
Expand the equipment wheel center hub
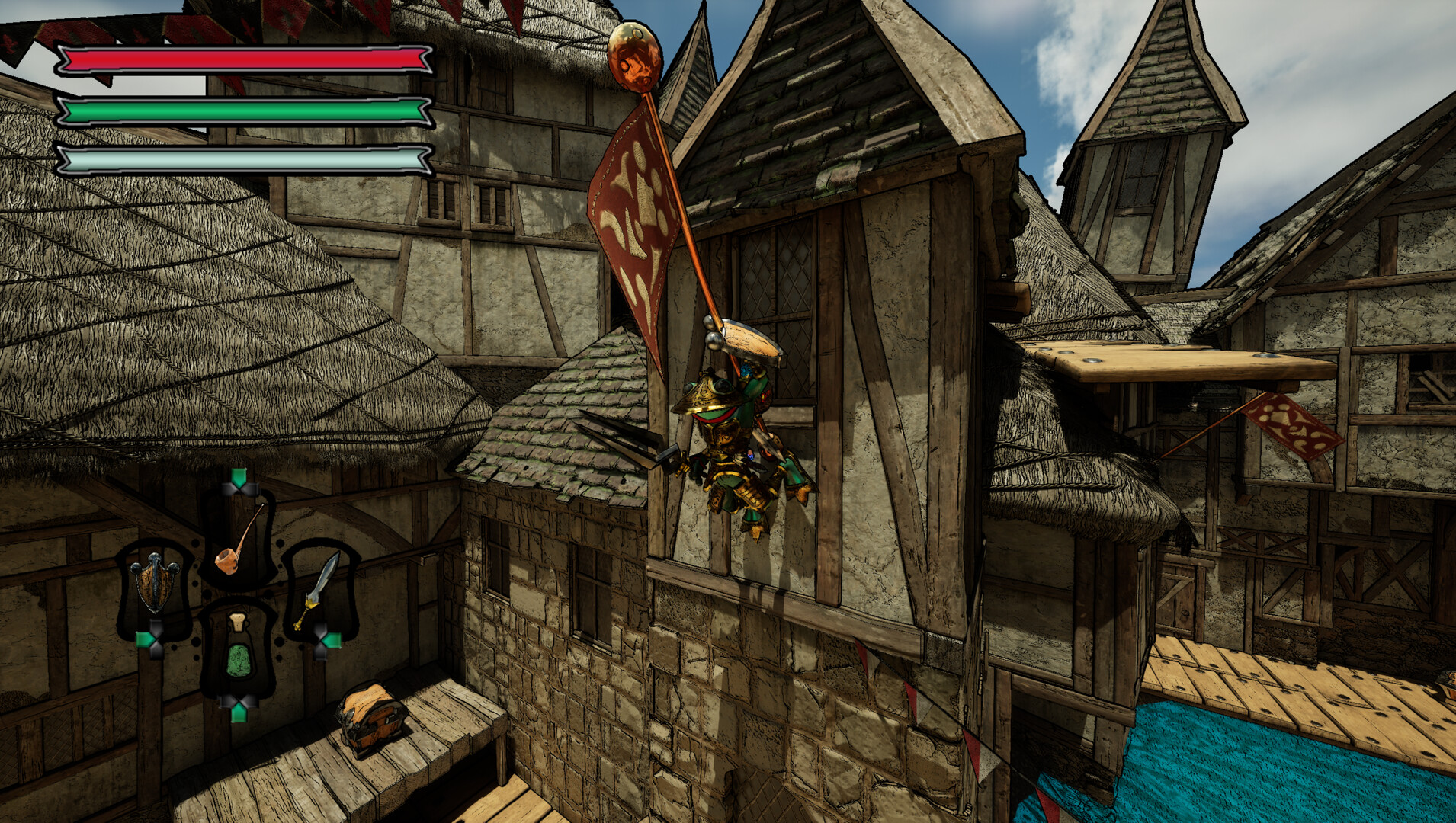(238, 602)
